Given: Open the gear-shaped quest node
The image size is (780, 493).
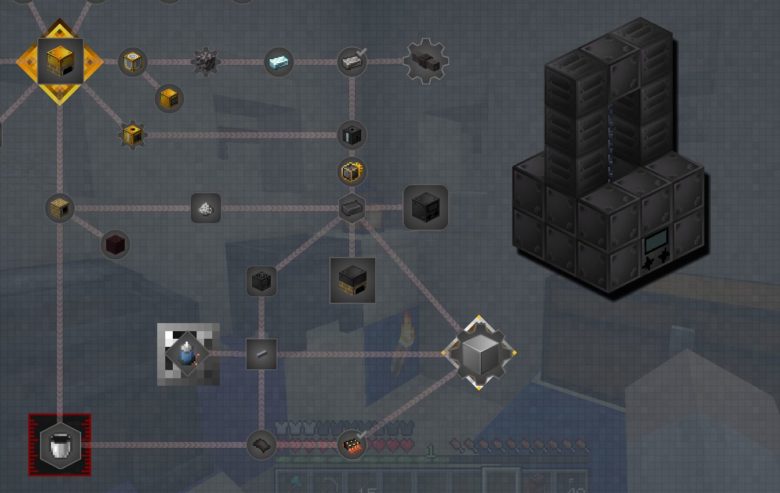Looking at the screenshot, I should pyautogui.click(x=426, y=61).
